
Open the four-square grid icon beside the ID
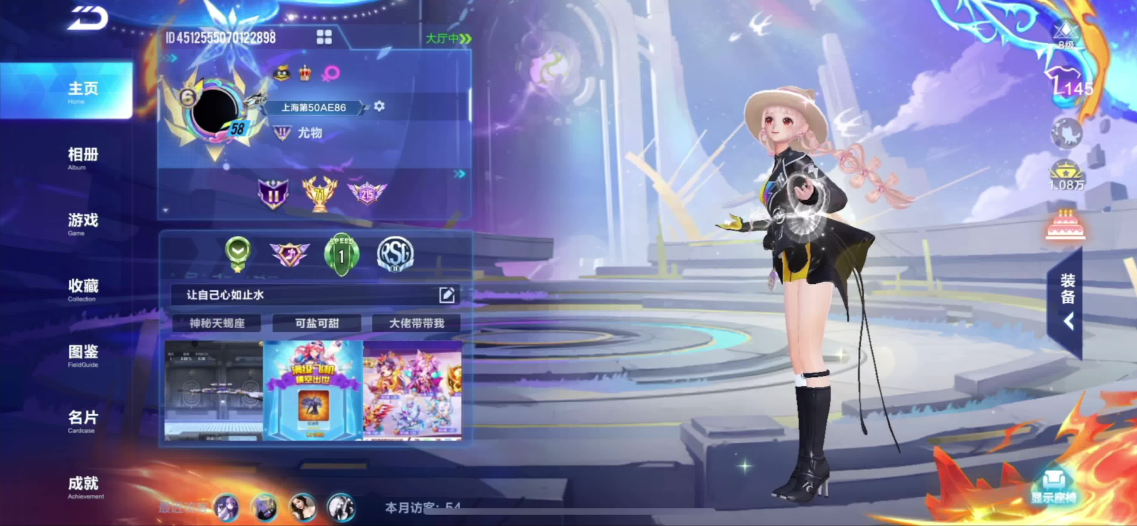[324, 37]
